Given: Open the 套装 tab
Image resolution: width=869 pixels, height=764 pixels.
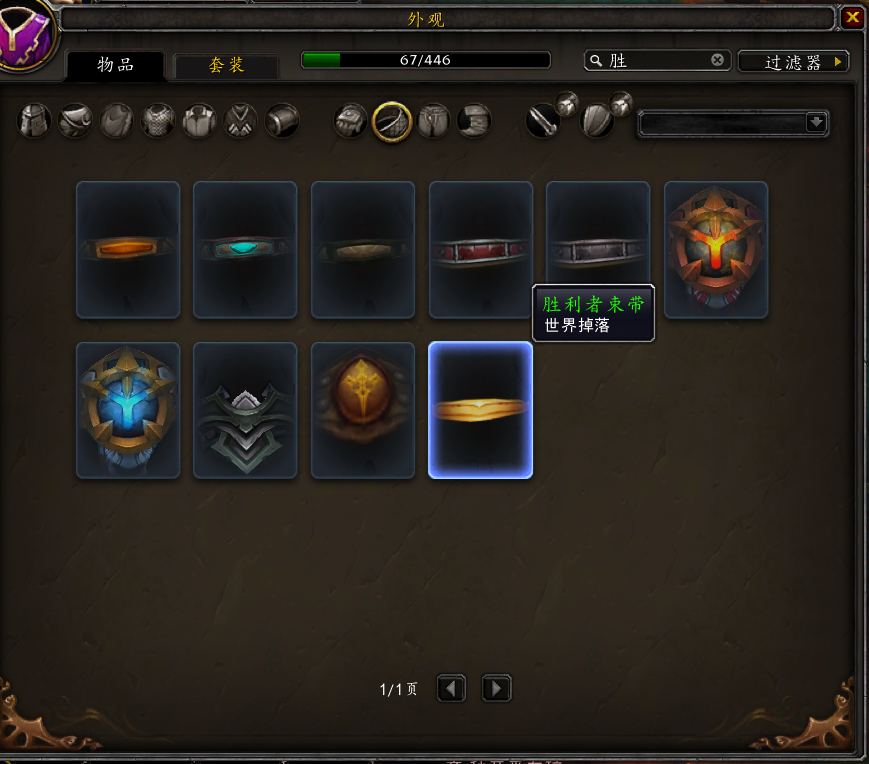Looking at the screenshot, I should click(226, 65).
